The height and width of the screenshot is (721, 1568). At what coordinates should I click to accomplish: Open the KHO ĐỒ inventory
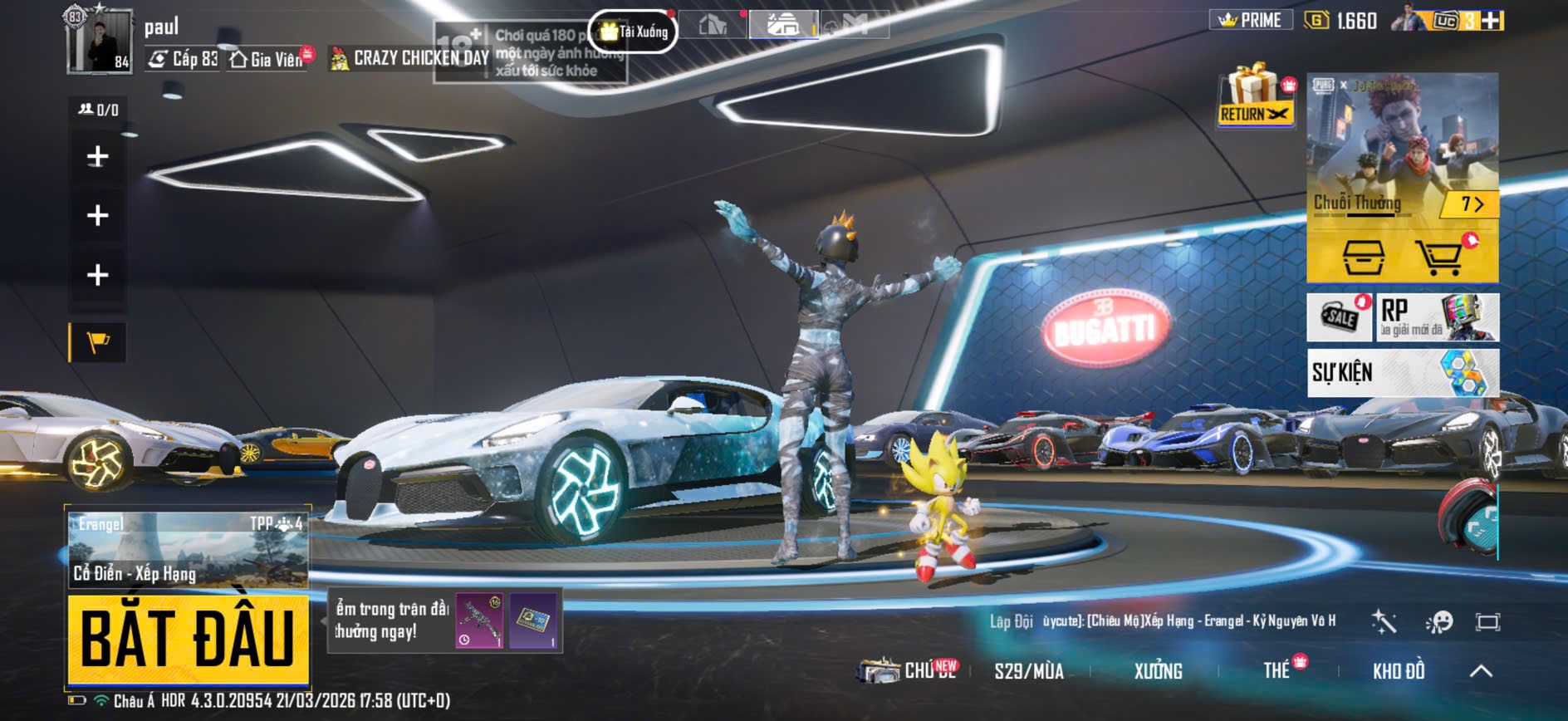[x=1398, y=671]
